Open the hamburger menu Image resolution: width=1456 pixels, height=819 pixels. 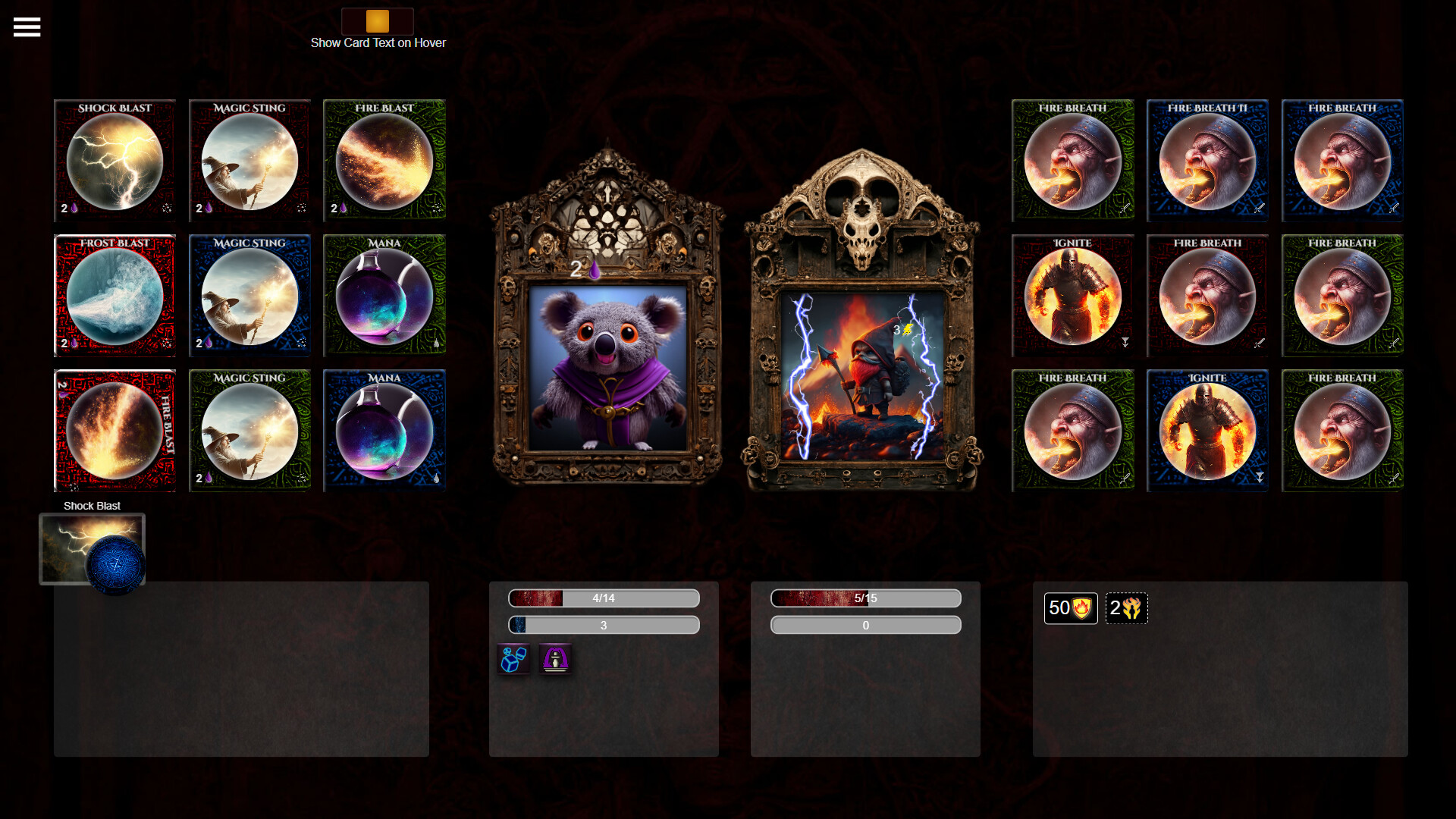tap(27, 27)
